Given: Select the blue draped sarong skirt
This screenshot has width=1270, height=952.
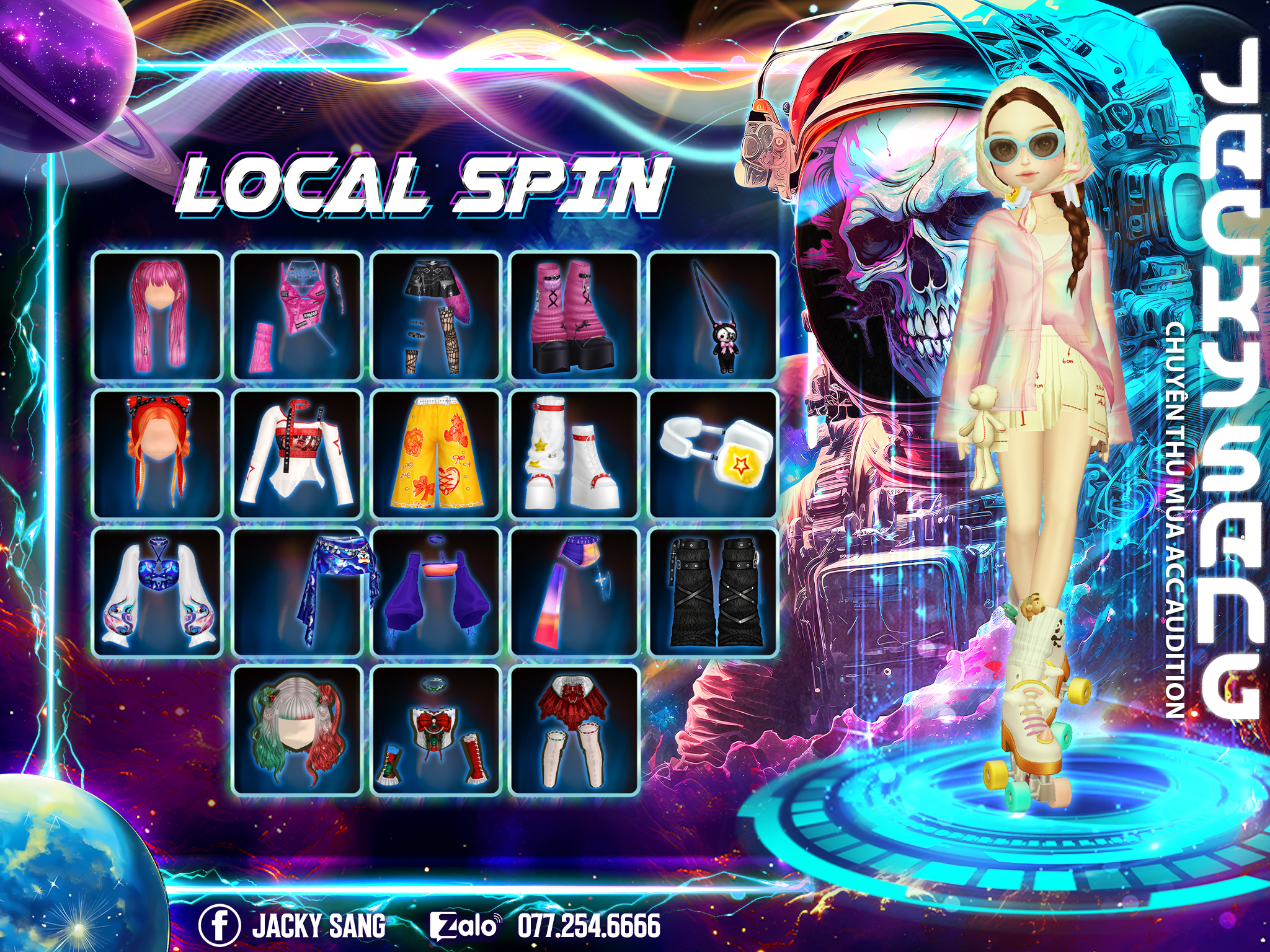Looking at the screenshot, I should pyautogui.click(x=296, y=593).
